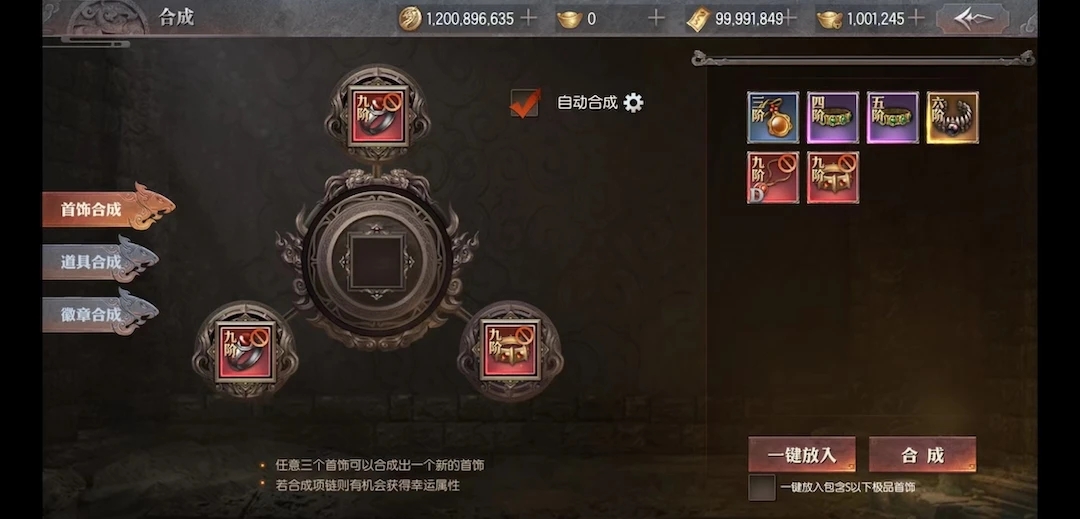The image size is (1080, 519).
Task: Select the 三阶 amulet in the inventory
Action: click(773, 118)
